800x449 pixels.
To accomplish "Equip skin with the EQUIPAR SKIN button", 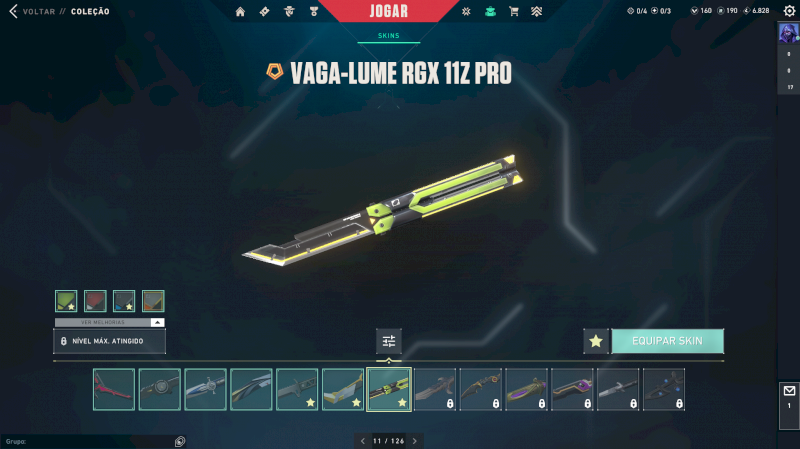I will coord(667,341).
